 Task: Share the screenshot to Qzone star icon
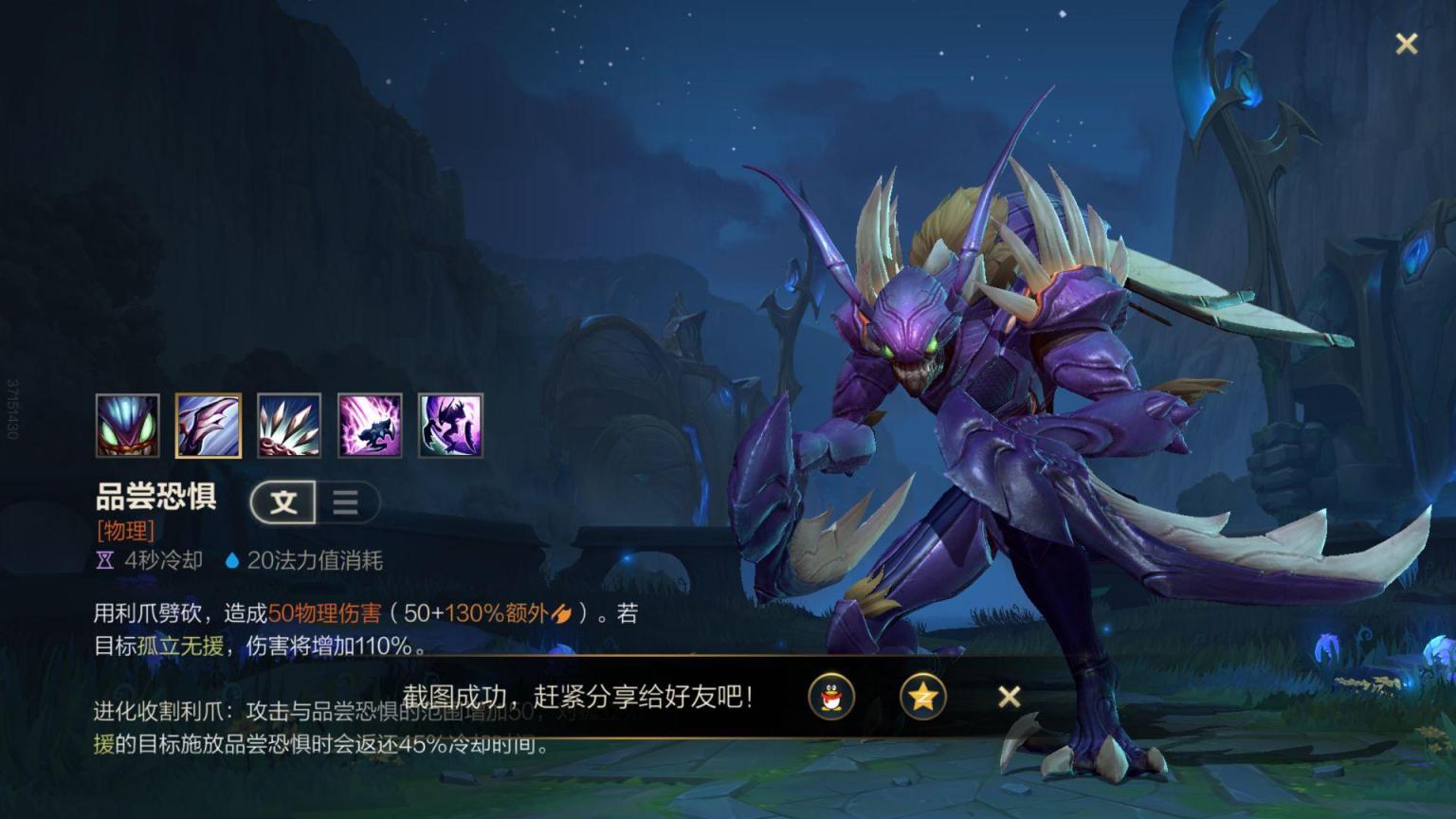coord(922,698)
